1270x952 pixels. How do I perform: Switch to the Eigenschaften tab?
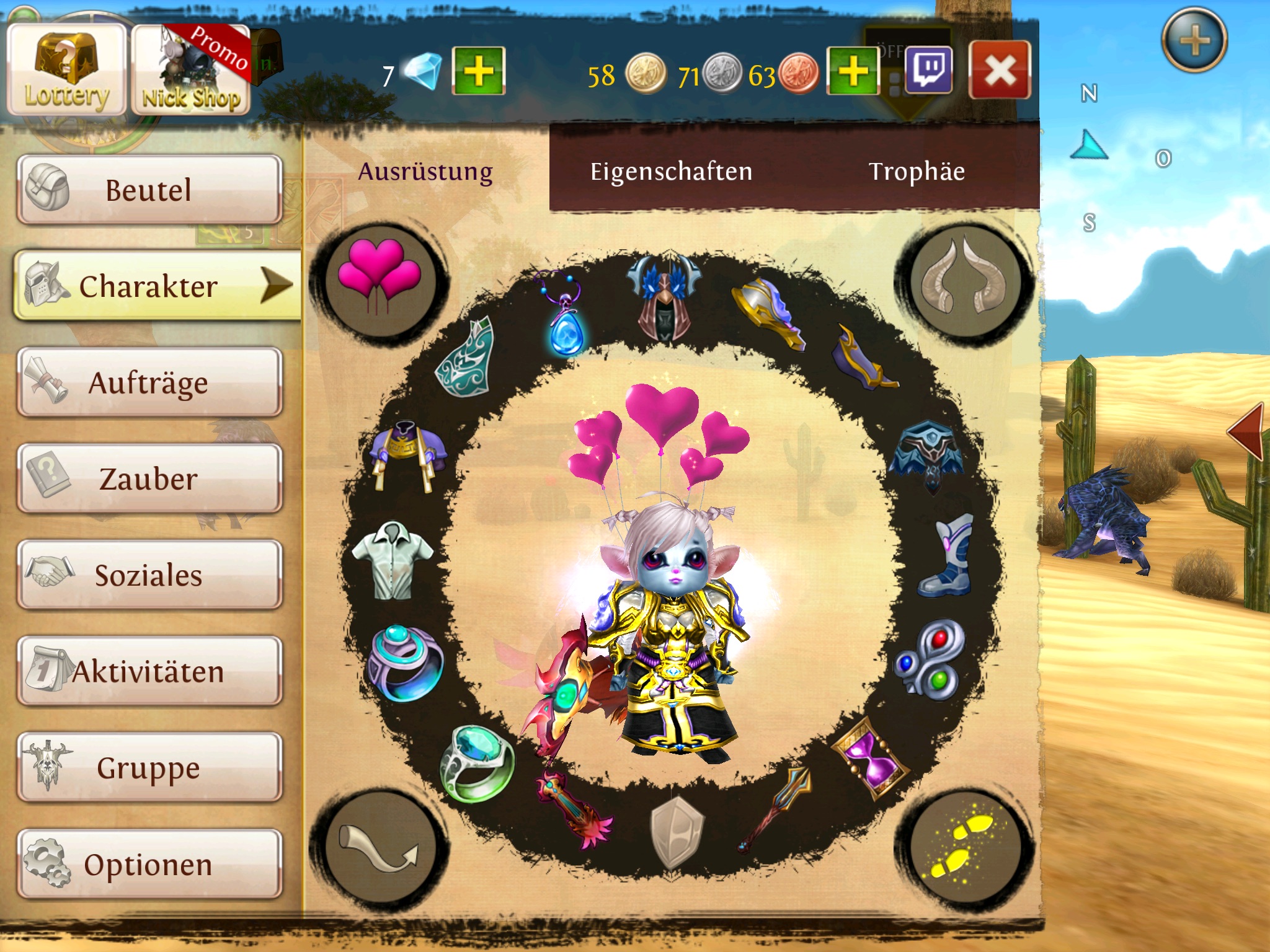click(671, 171)
